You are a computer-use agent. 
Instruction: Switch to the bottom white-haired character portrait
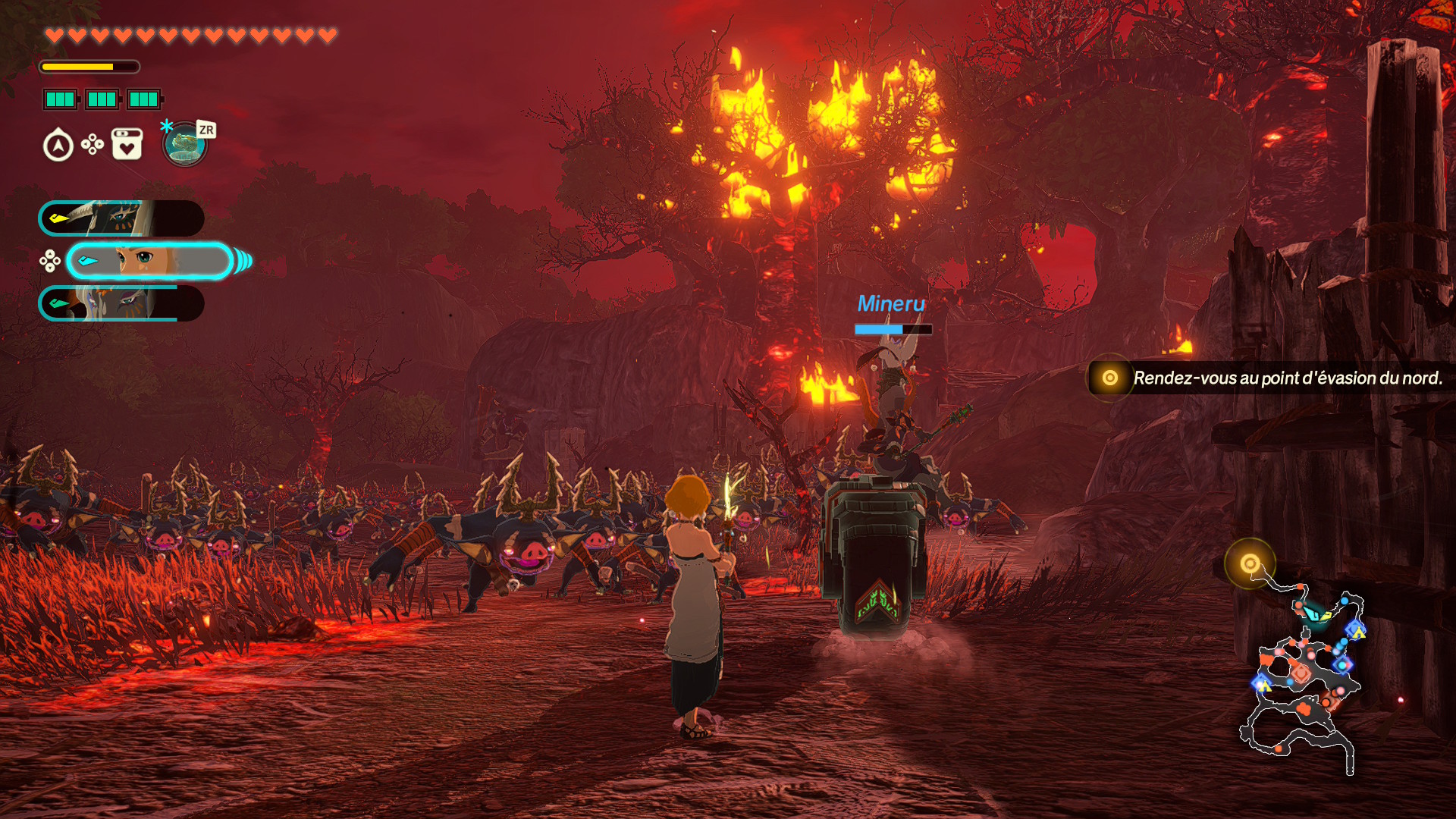tap(121, 303)
